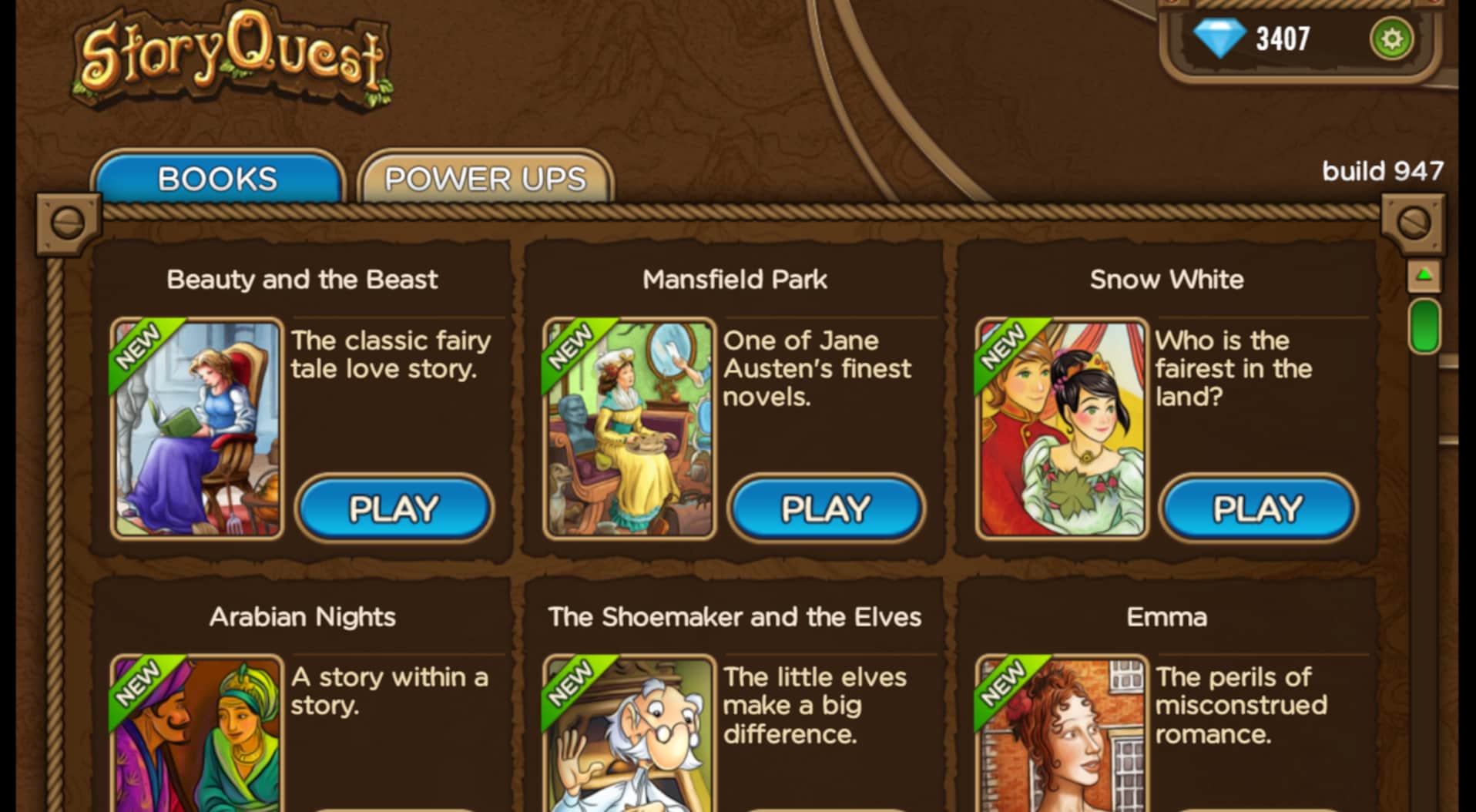
Task: Open the Mansfield Park cover image
Action: click(x=629, y=428)
